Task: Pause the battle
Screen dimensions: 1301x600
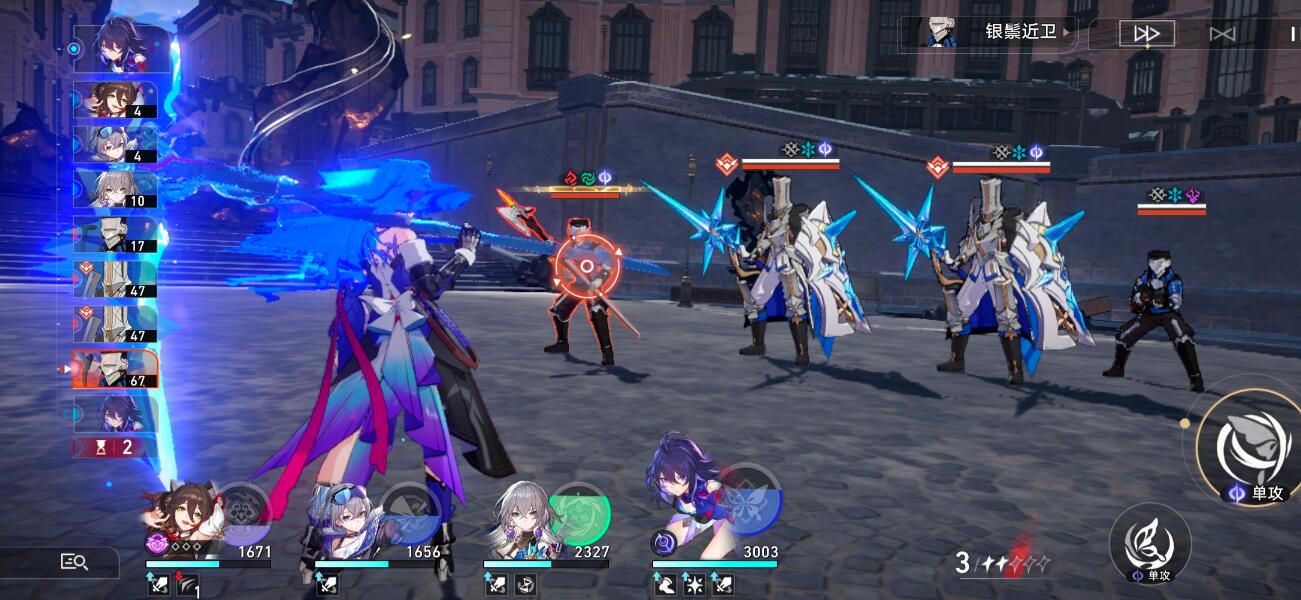Action: click(1292, 34)
